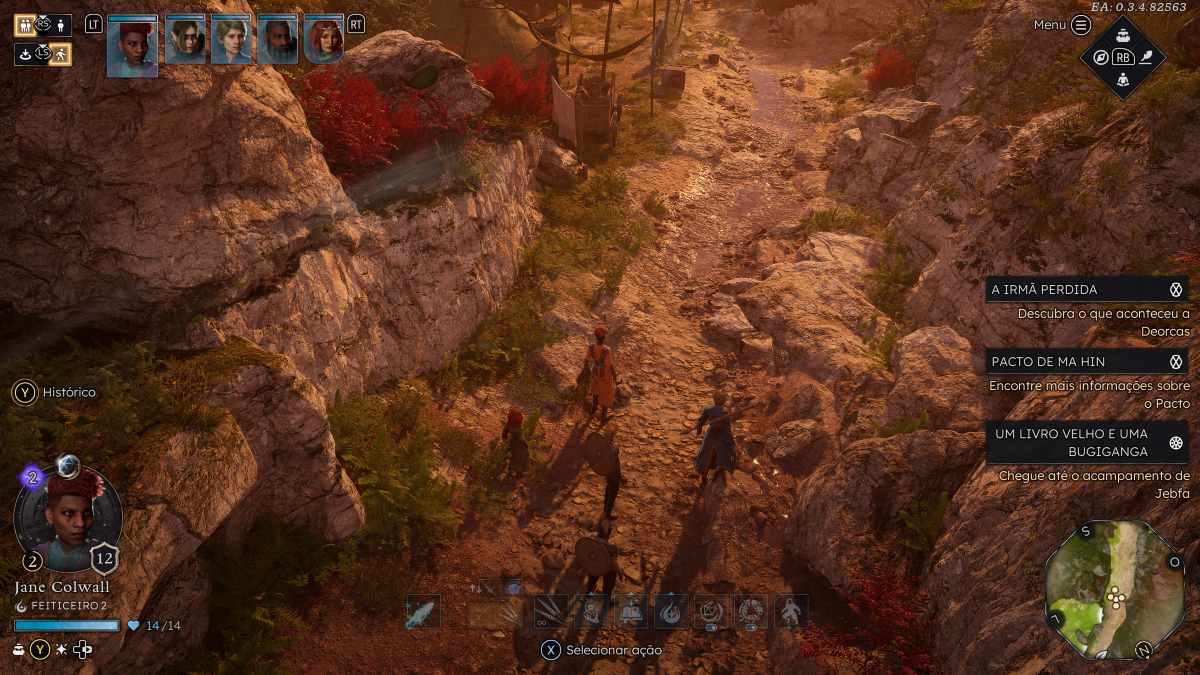Activate the hooded figure ability icon
This screenshot has height=675, width=1200.
click(x=790, y=611)
